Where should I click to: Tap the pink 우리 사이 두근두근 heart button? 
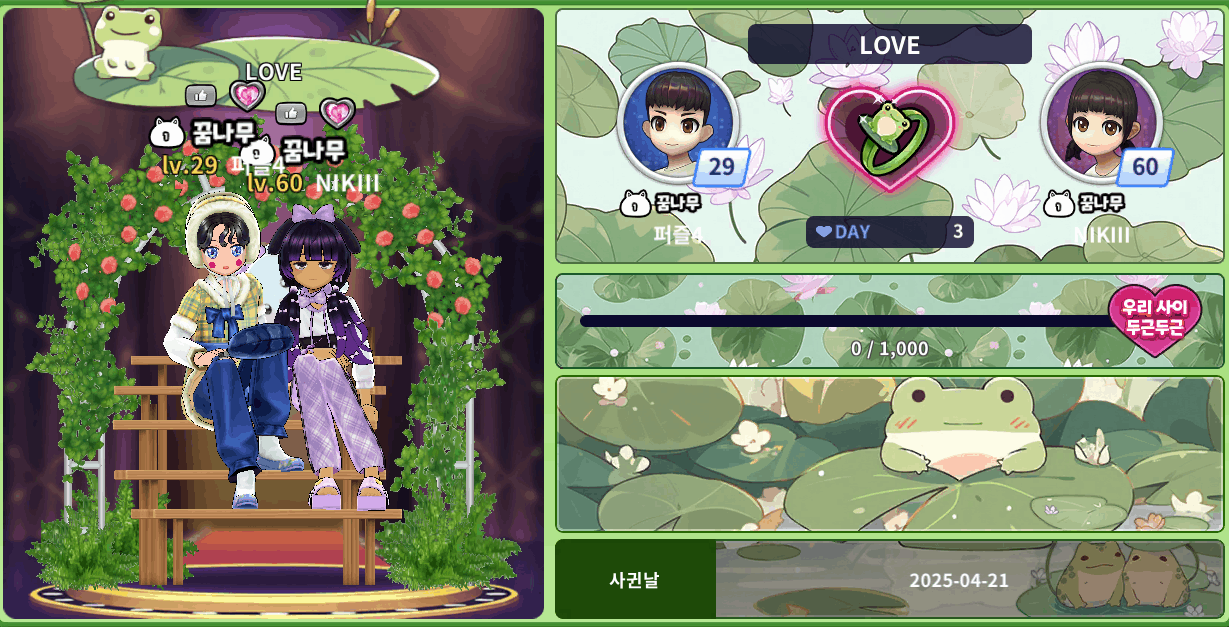click(x=1152, y=318)
